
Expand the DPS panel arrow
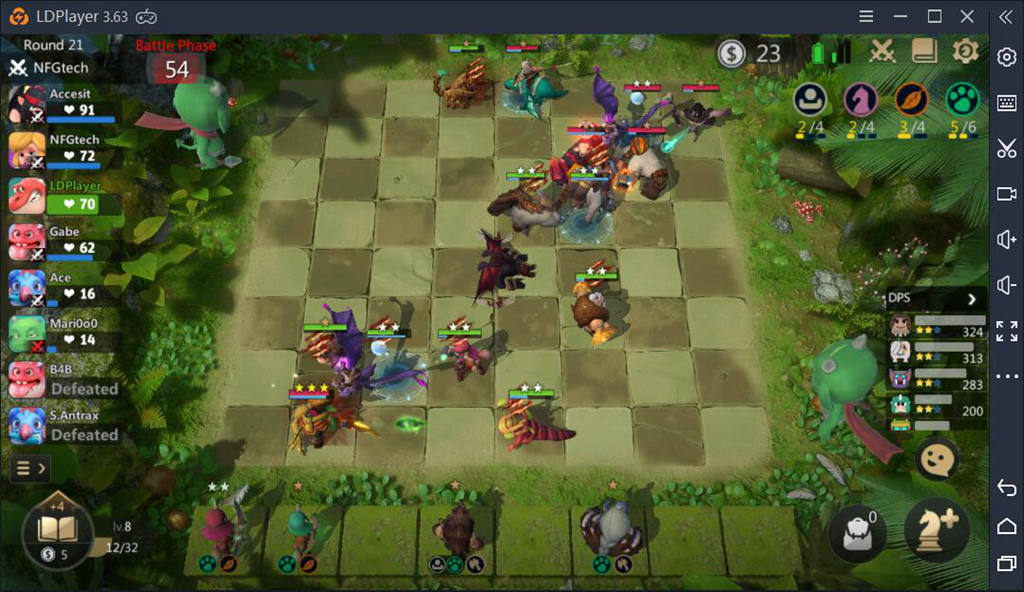coord(971,299)
